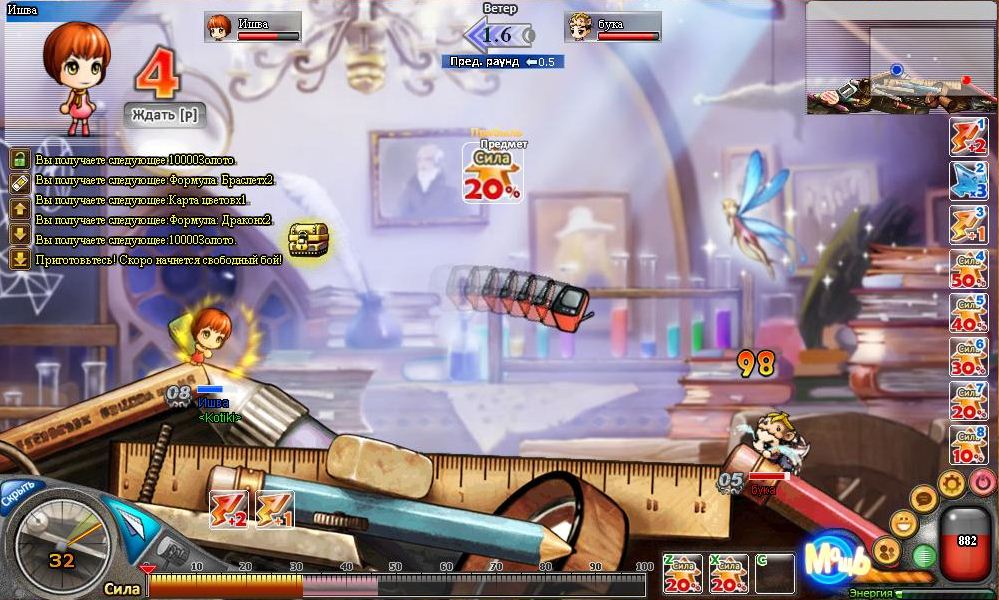999x600 pixels.
Task: Click the green padlock chat icon
Action: coord(19,159)
